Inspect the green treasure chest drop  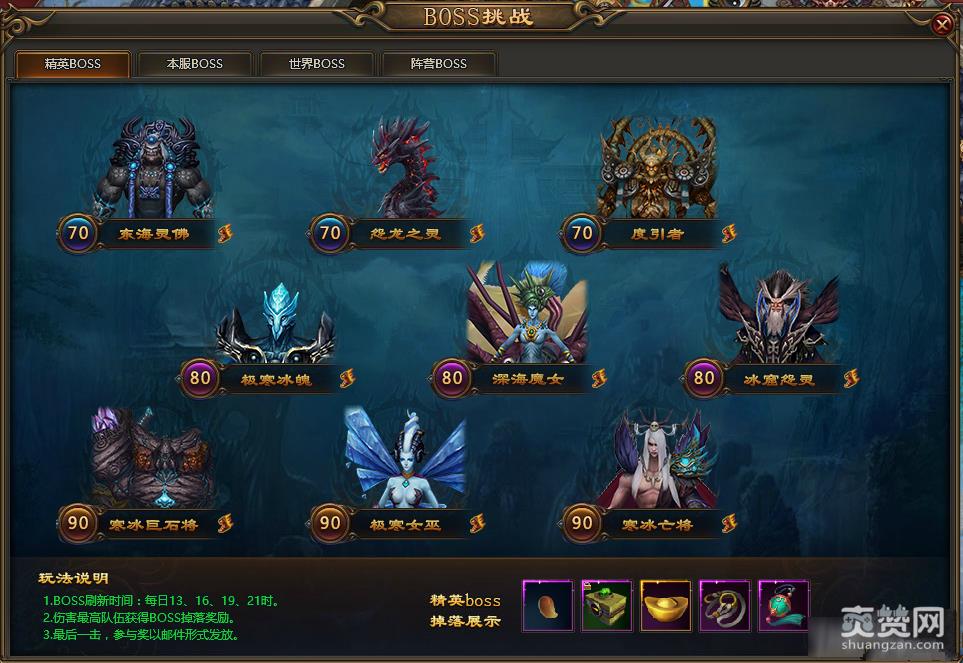[607, 606]
